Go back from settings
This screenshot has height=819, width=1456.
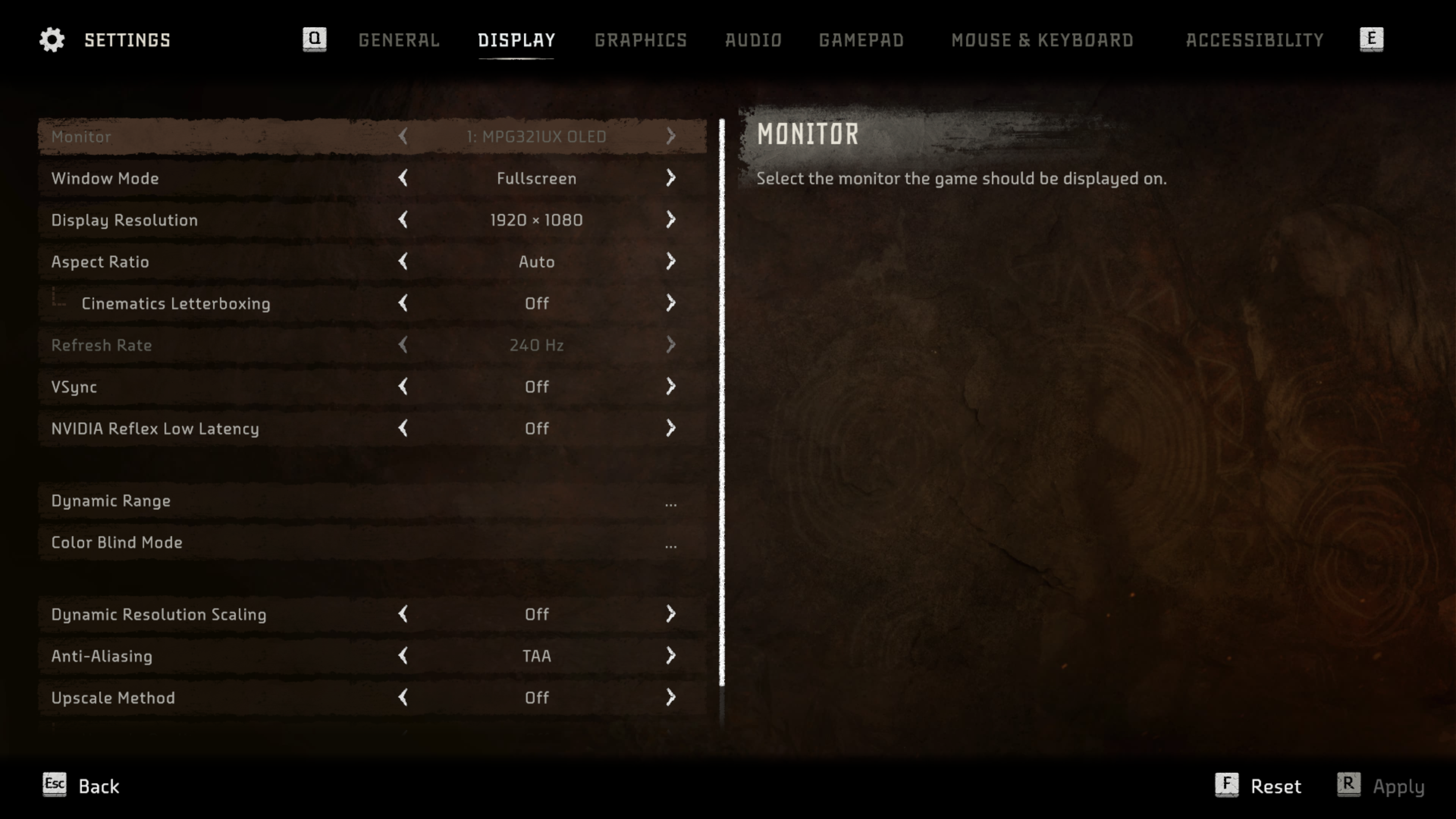[82, 786]
